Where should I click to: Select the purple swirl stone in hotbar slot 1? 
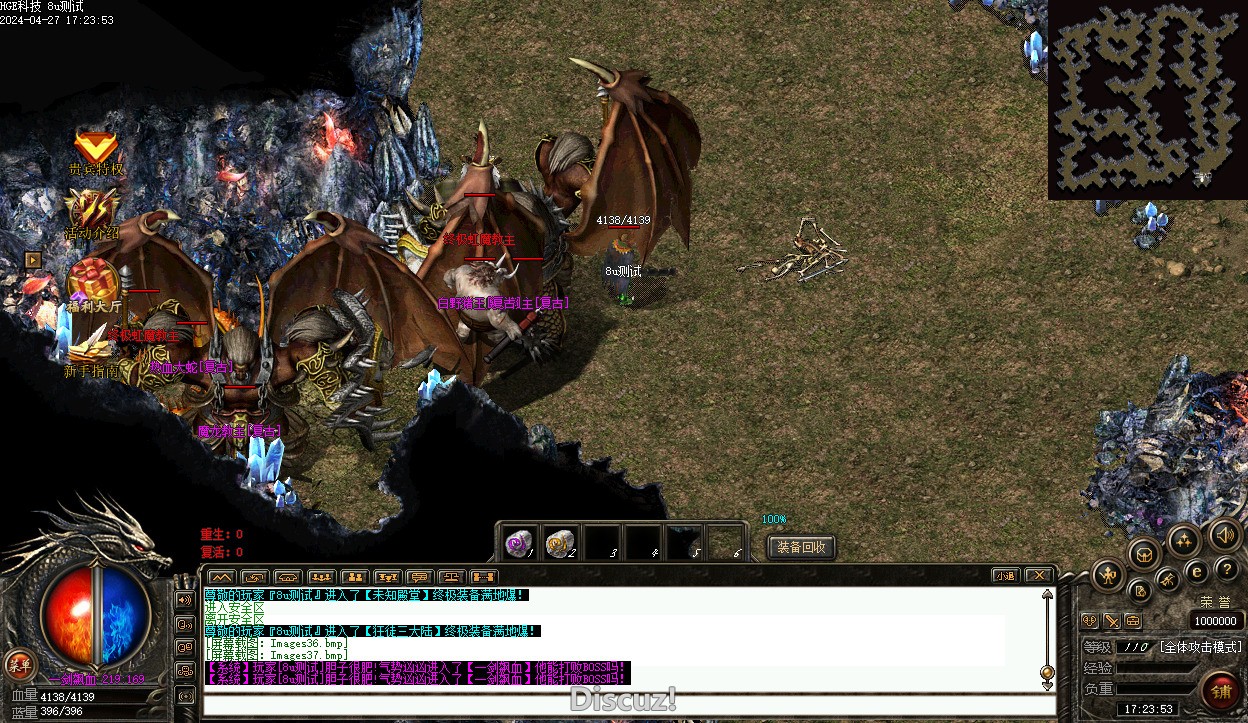click(x=517, y=542)
